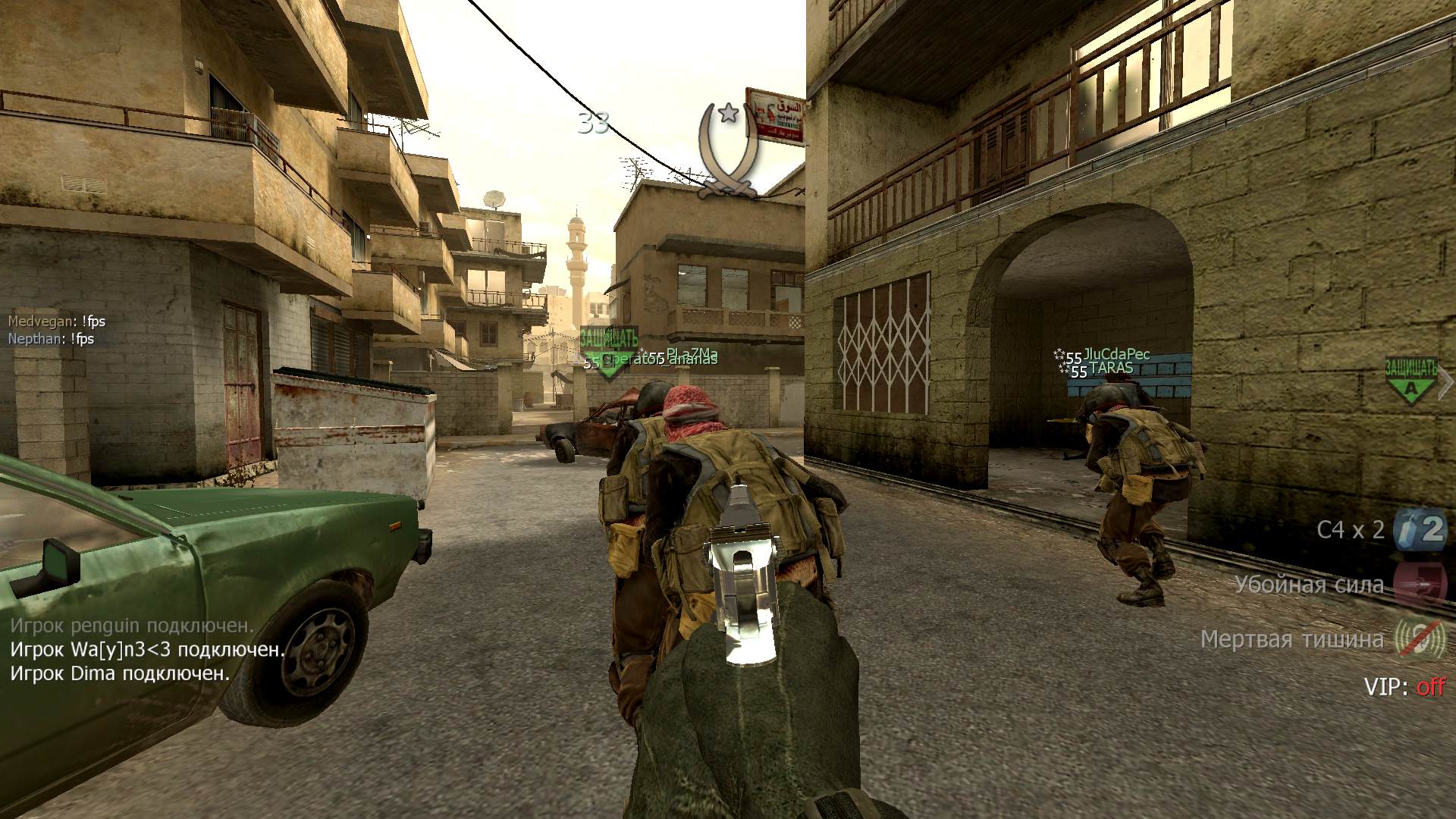Select the Dima connected message

pyautogui.click(x=120, y=673)
